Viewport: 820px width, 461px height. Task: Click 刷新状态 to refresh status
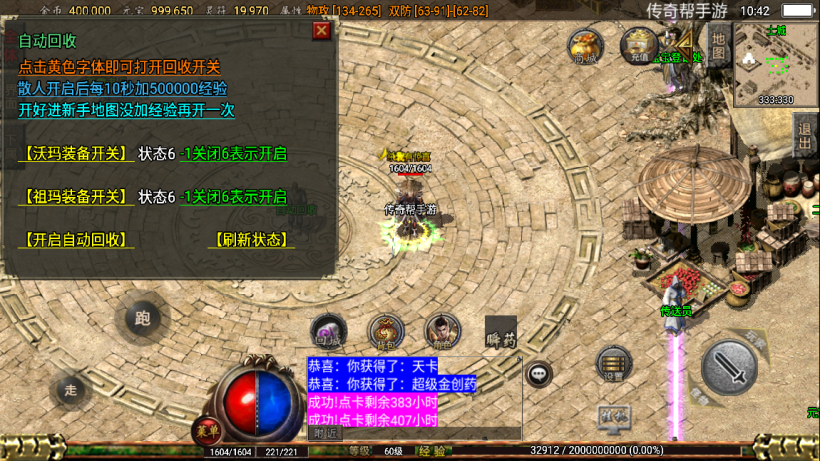(251, 240)
